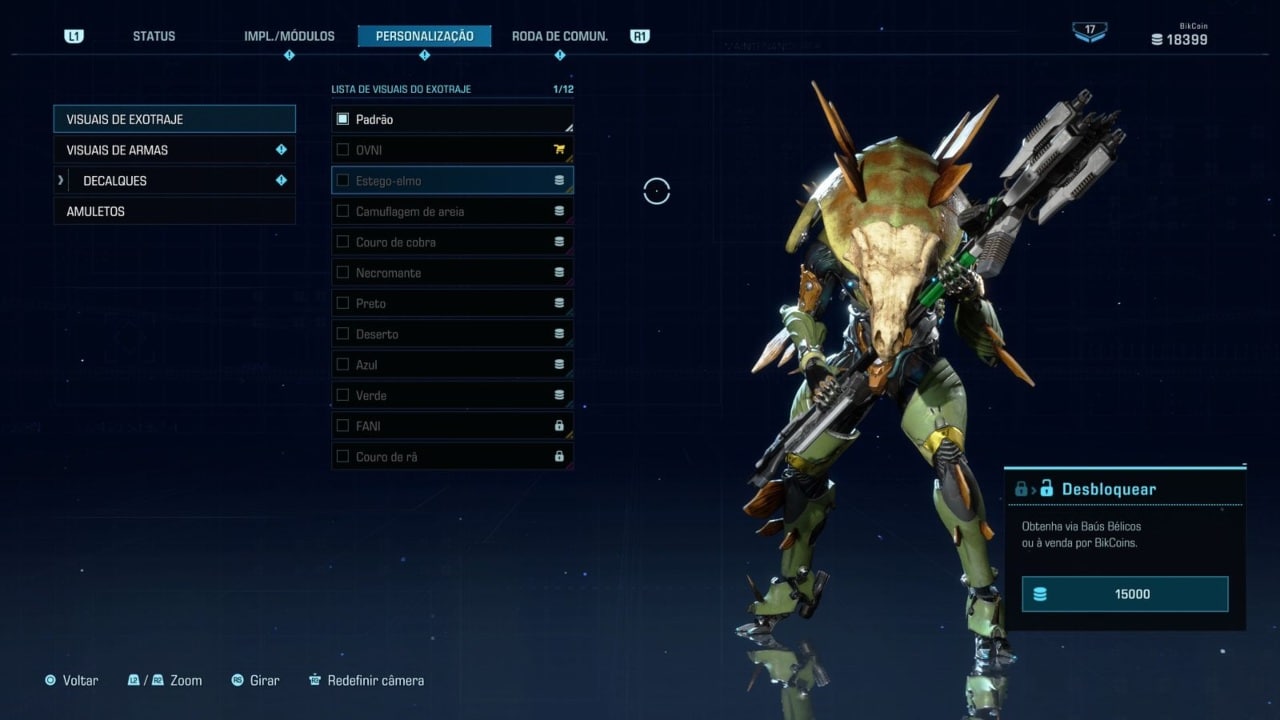This screenshot has width=1280, height=720.
Task: Select the locked FANI skin
Action: pos(452,426)
